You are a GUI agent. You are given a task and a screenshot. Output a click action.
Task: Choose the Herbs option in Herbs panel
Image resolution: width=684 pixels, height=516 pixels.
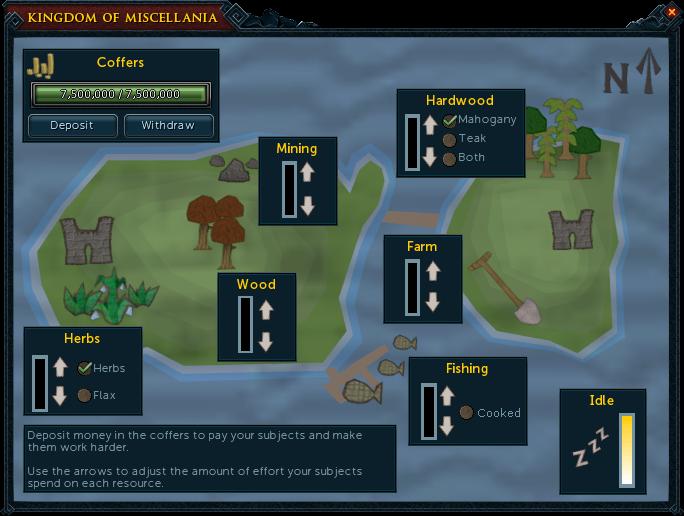(85, 368)
